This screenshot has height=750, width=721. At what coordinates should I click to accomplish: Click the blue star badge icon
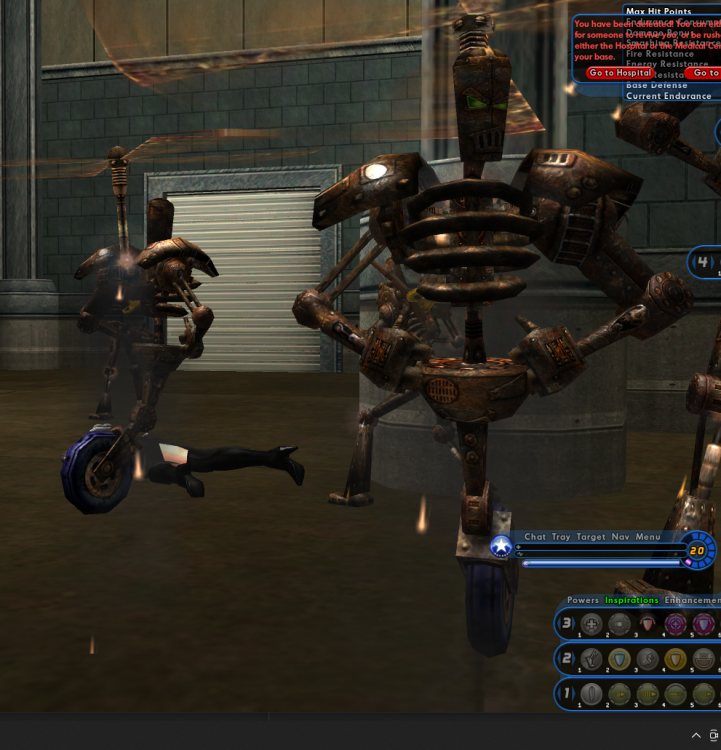501,547
